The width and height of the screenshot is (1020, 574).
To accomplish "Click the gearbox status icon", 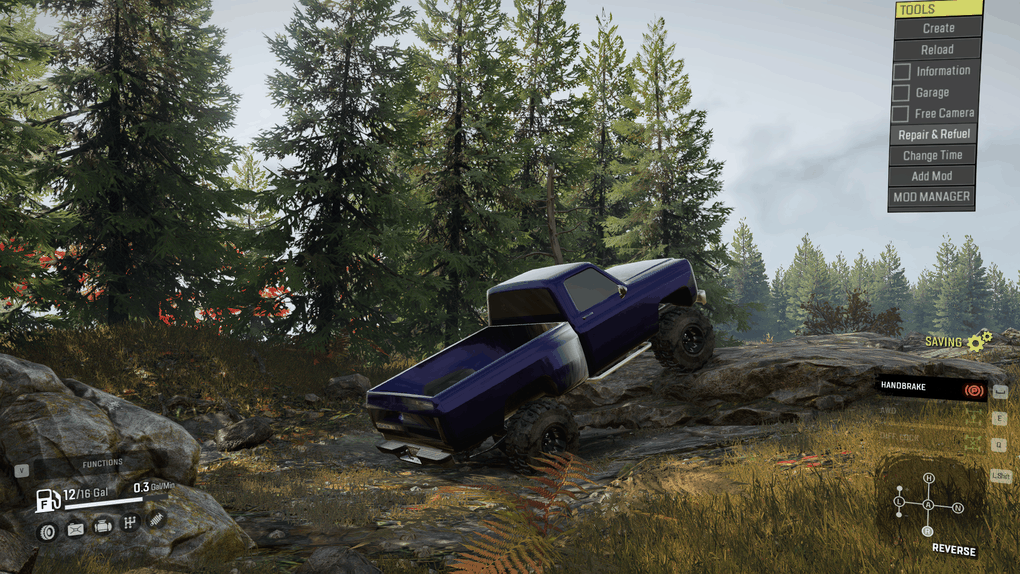I will 129,523.
